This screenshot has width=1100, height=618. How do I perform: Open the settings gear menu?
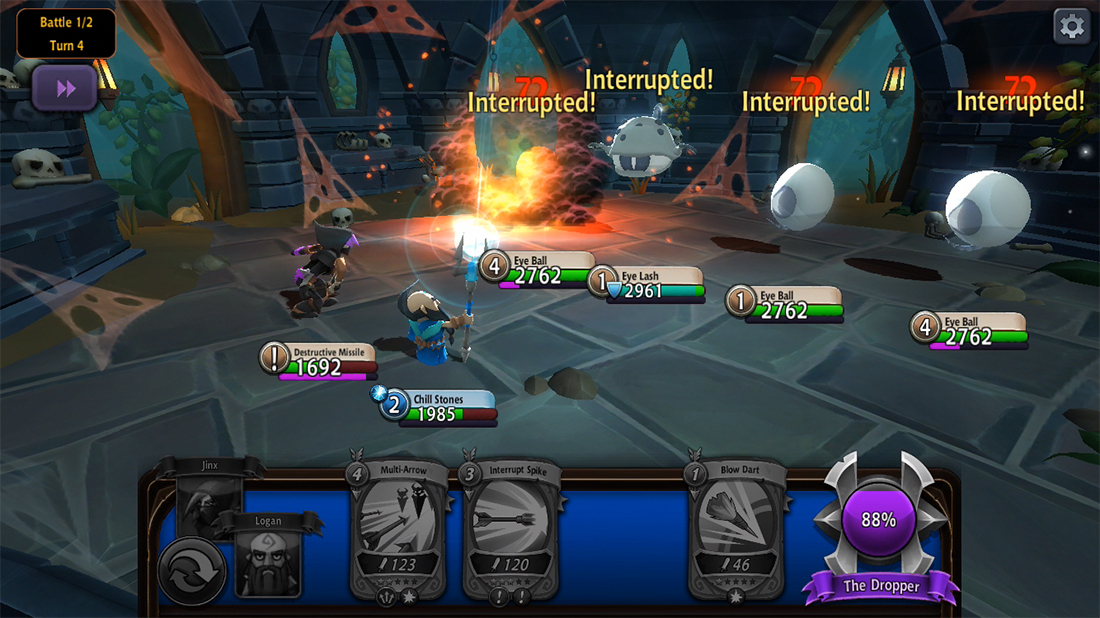[x=1072, y=27]
